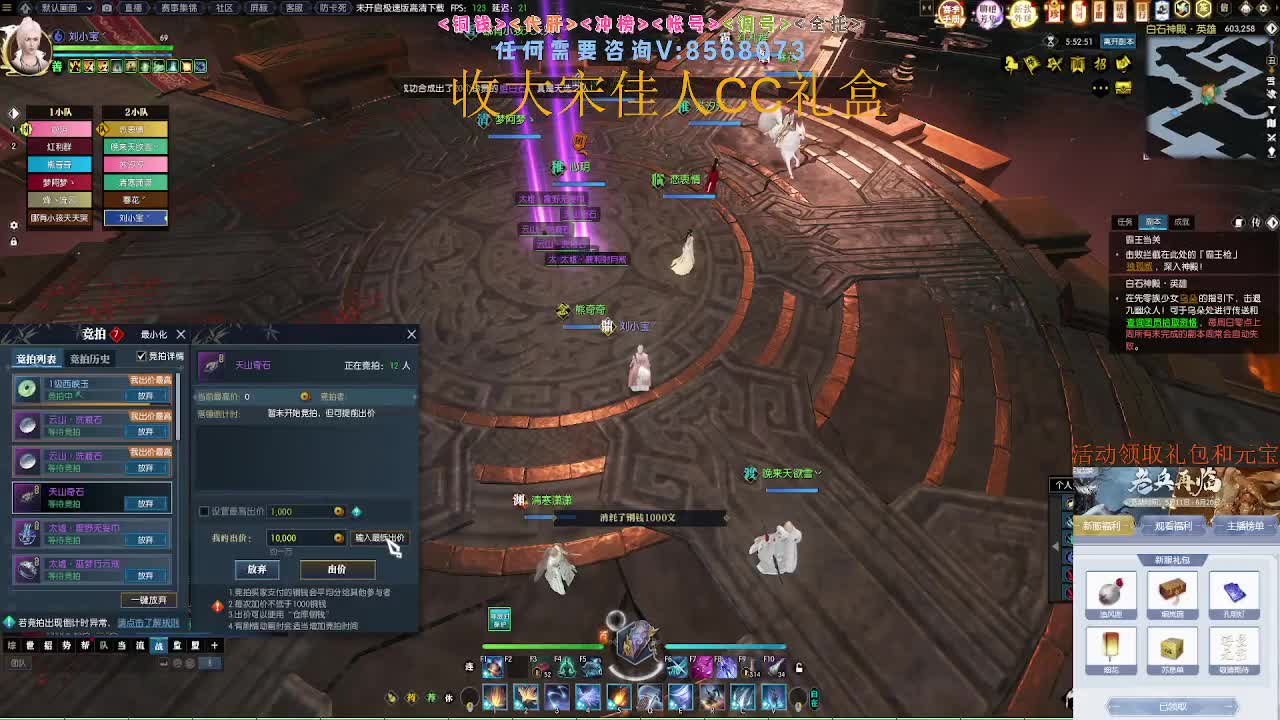This screenshot has height=720, width=1280.
Task: Click the map filter funnel icon beside the minimap
Action: click(1271, 111)
